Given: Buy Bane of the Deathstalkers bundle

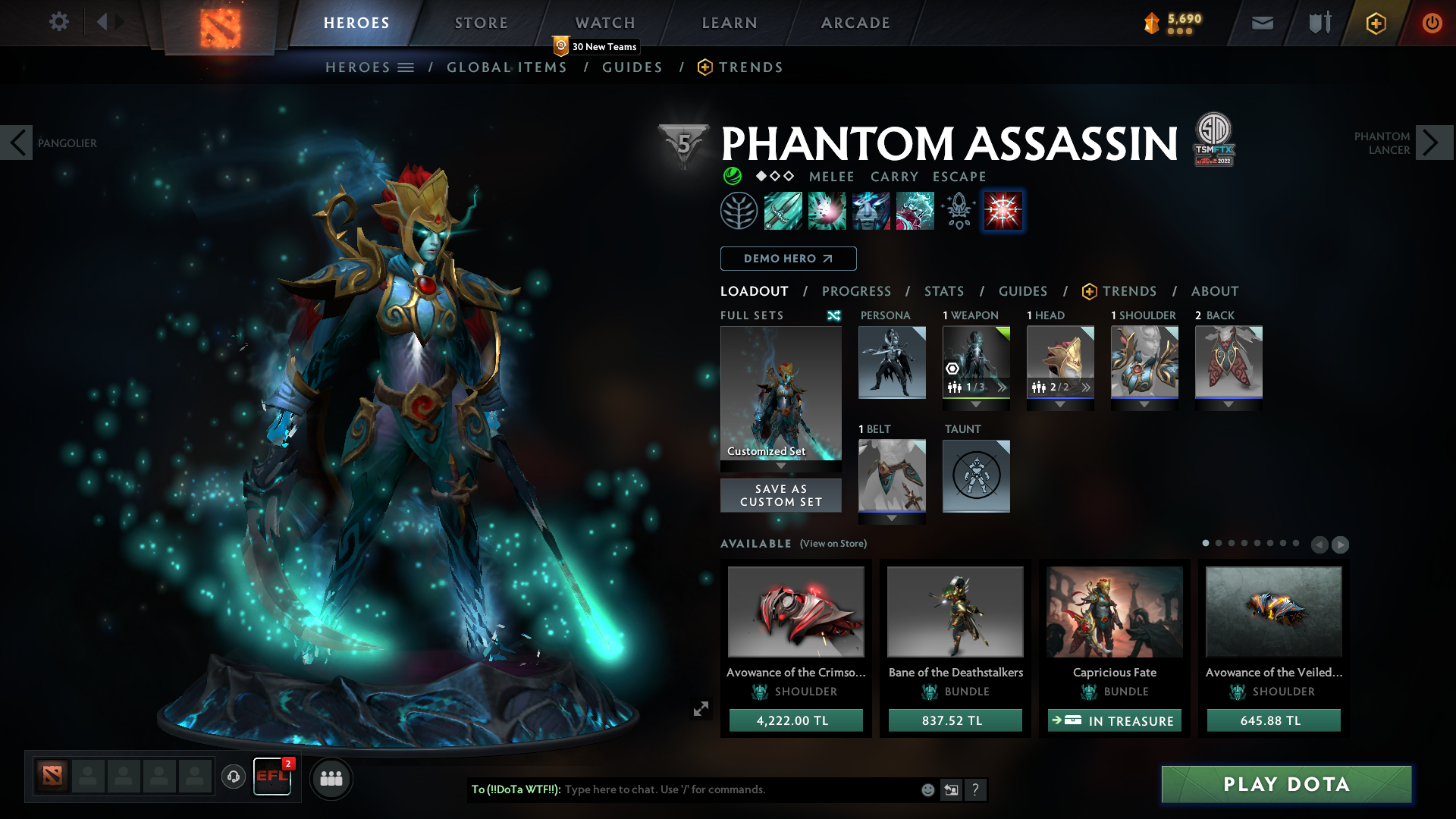Looking at the screenshot, I should point(955,720).
